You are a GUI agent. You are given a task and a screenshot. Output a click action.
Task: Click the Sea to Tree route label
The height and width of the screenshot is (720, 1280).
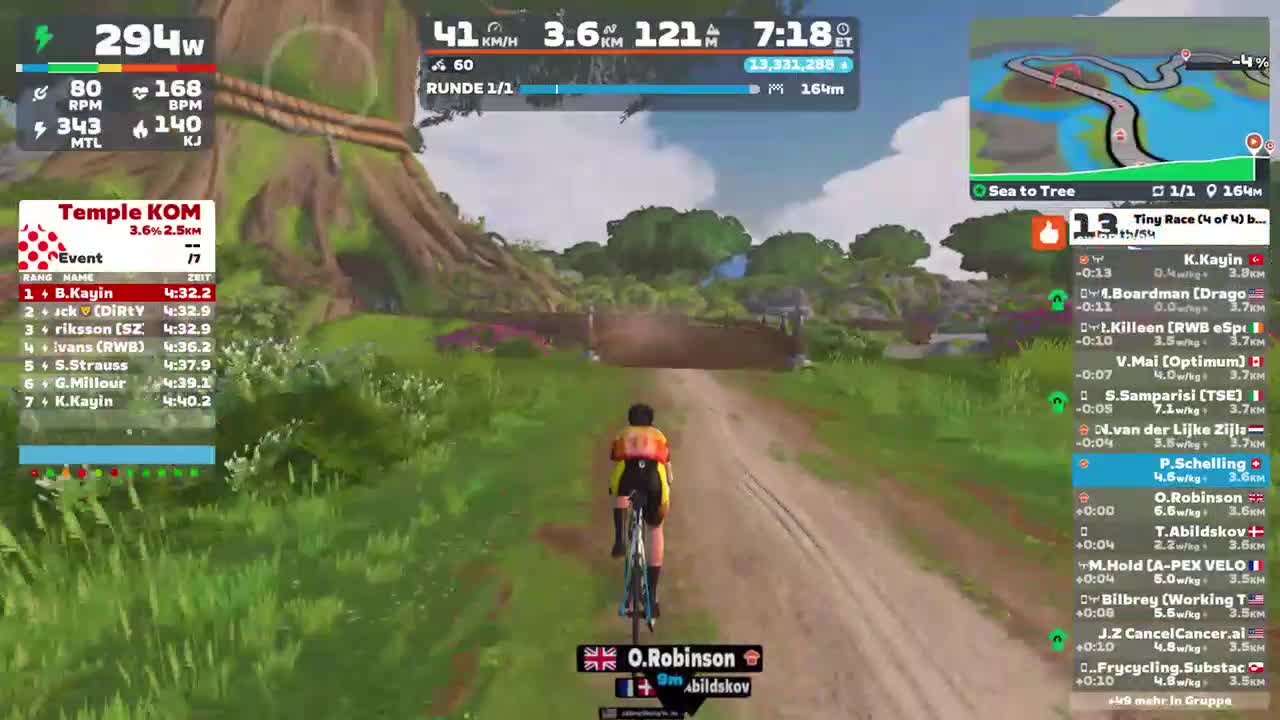(x=1030, y=190)
